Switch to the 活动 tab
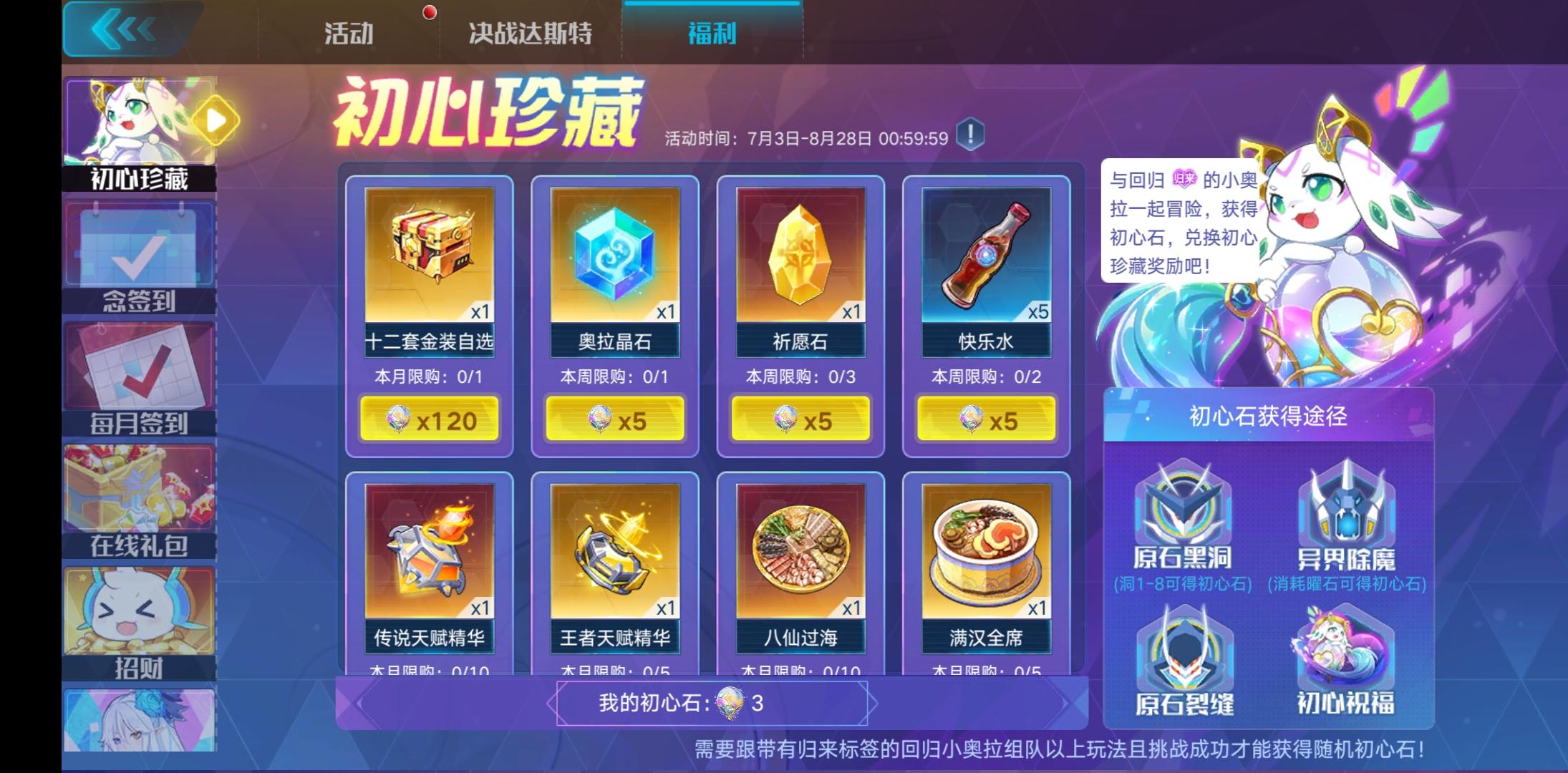 pos(349,32)
